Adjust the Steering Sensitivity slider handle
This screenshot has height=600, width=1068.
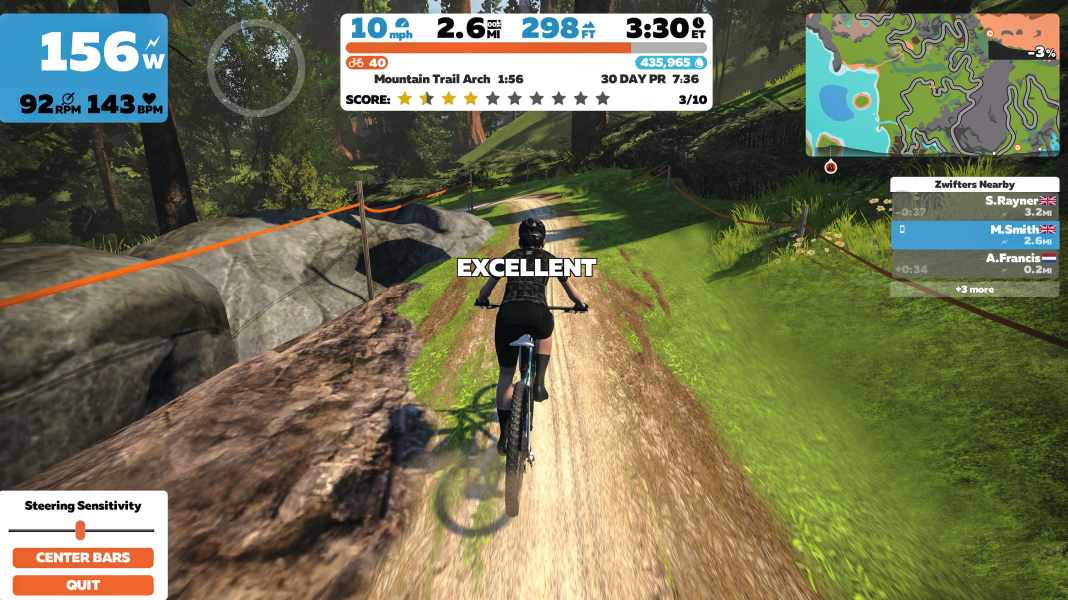[80, 530]
